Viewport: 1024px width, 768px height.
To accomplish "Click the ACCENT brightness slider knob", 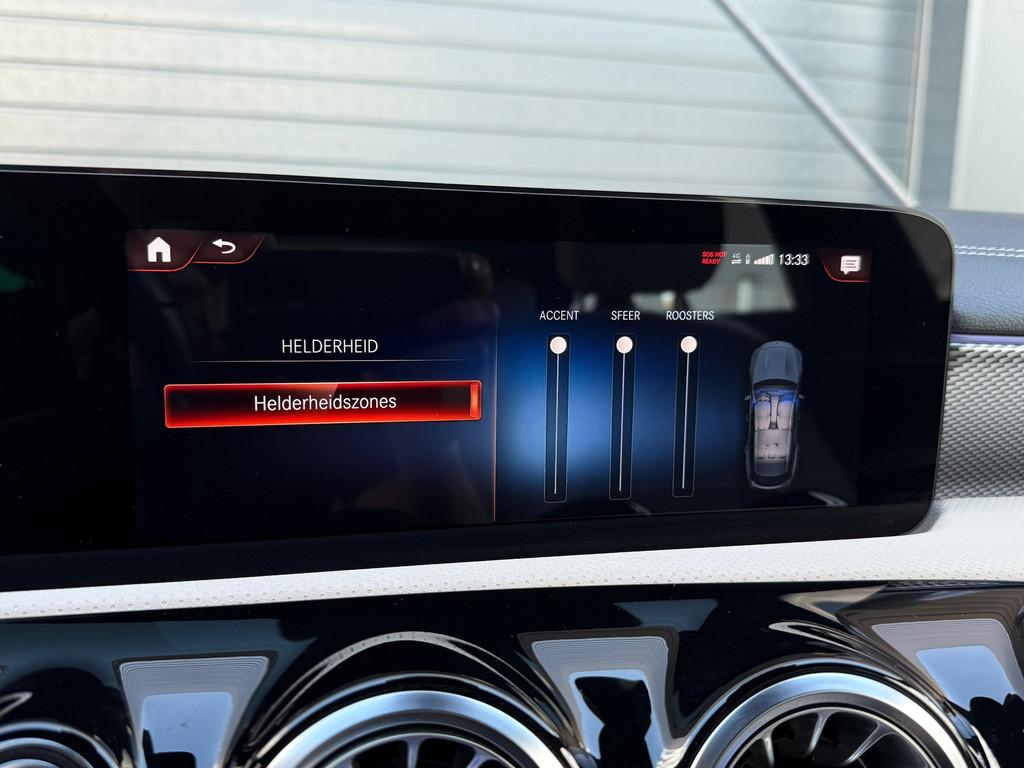I will tap(558, 345).
